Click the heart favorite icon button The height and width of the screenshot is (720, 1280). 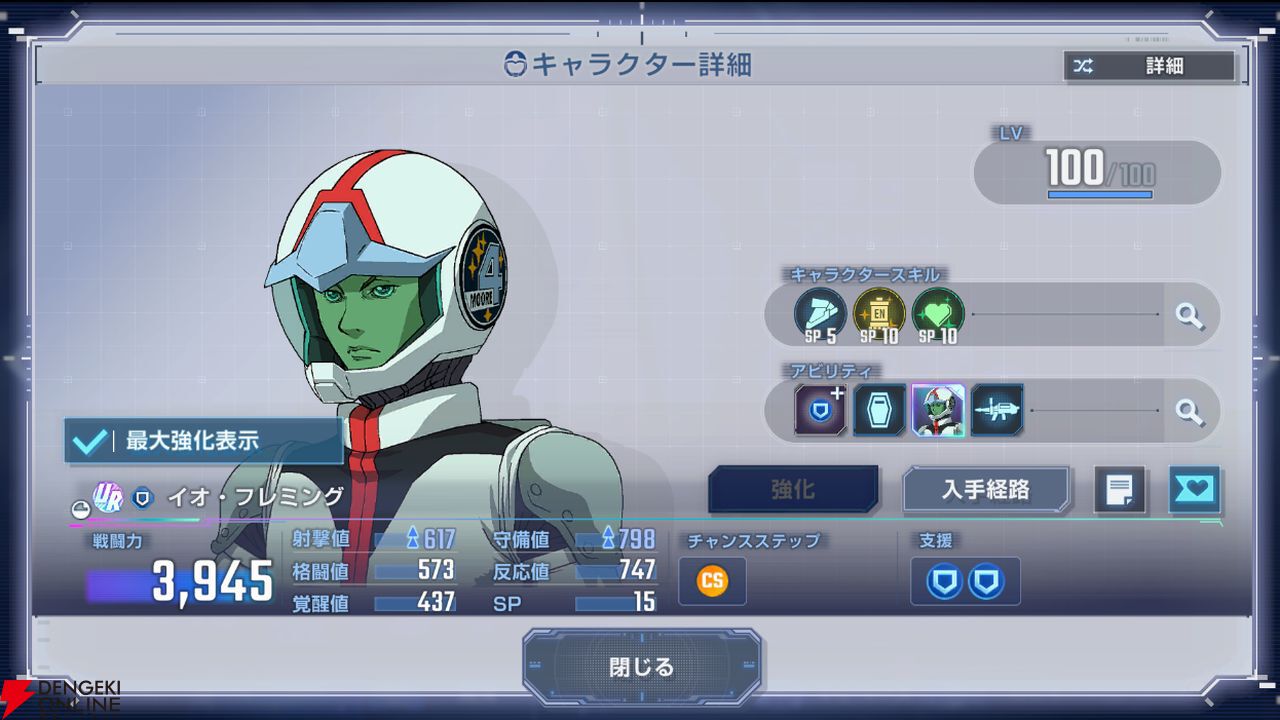pyautogui.click(x=1194, y=490)
